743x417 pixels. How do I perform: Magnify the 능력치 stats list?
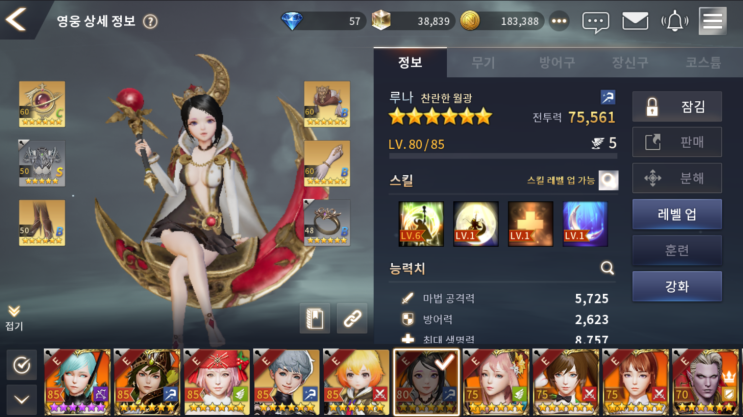(607, 268)
